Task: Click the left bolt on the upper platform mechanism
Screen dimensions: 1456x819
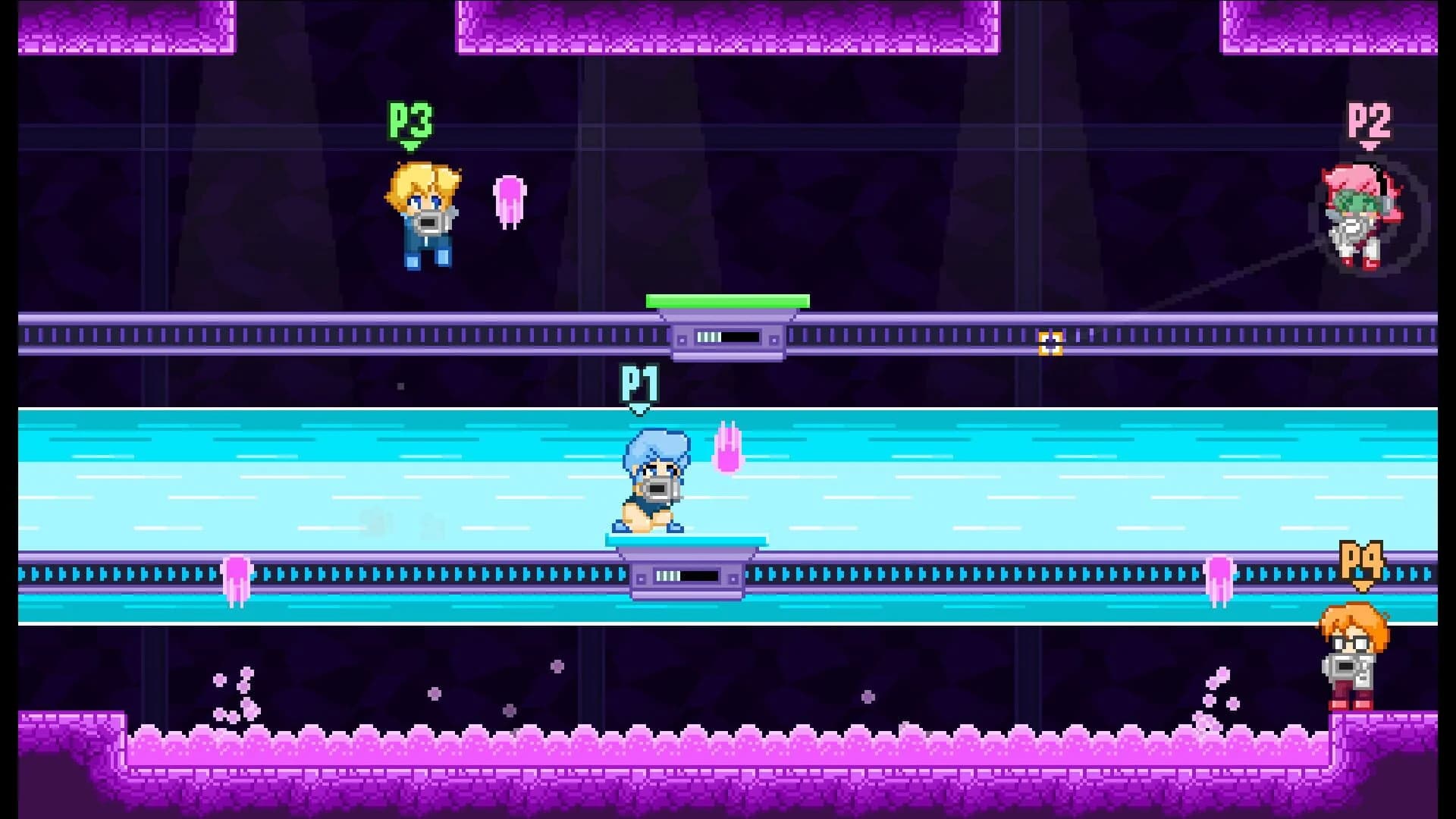Action: click(x=683, y=339)
